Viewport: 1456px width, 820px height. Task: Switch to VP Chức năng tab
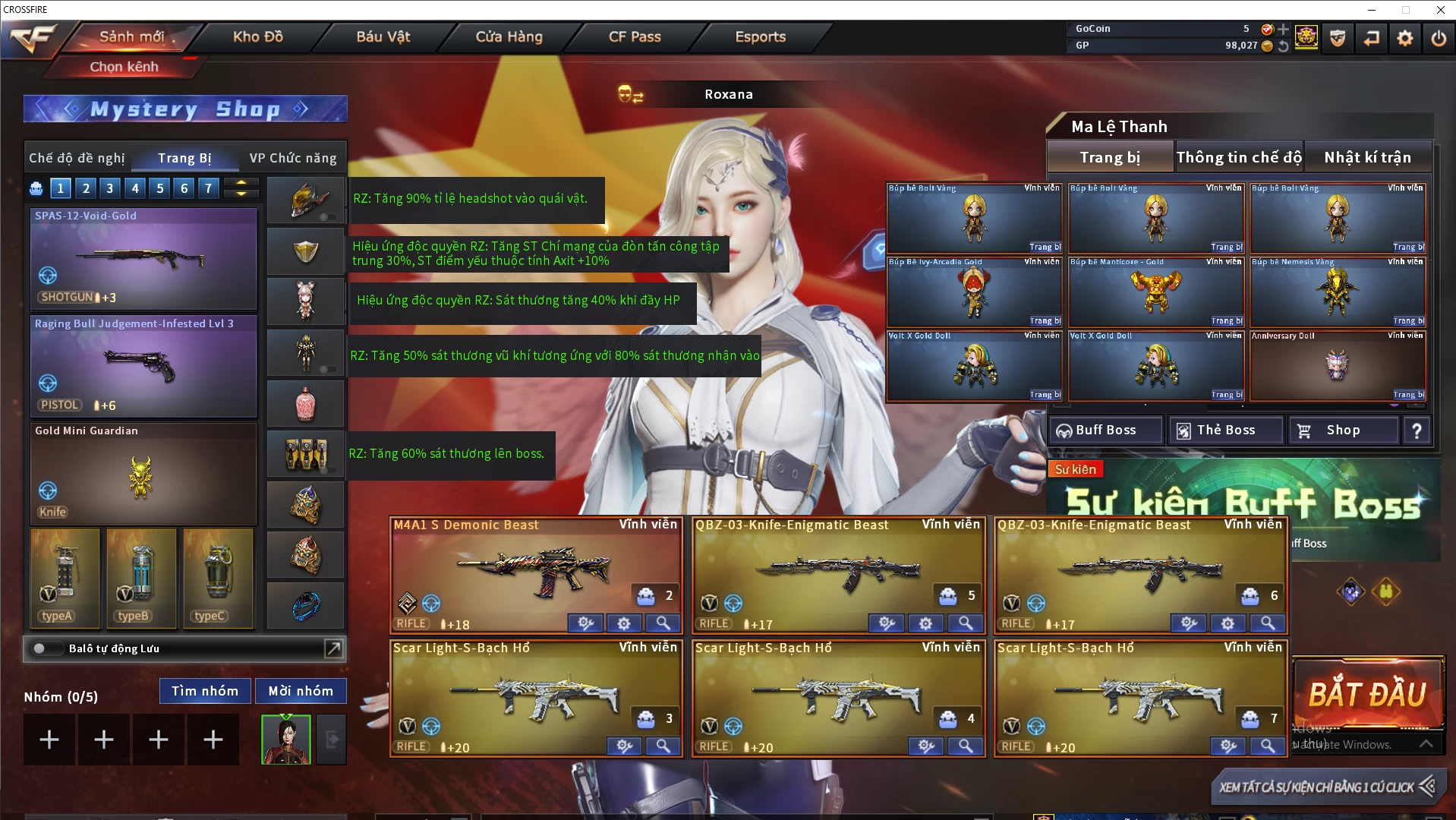point(293,158)
